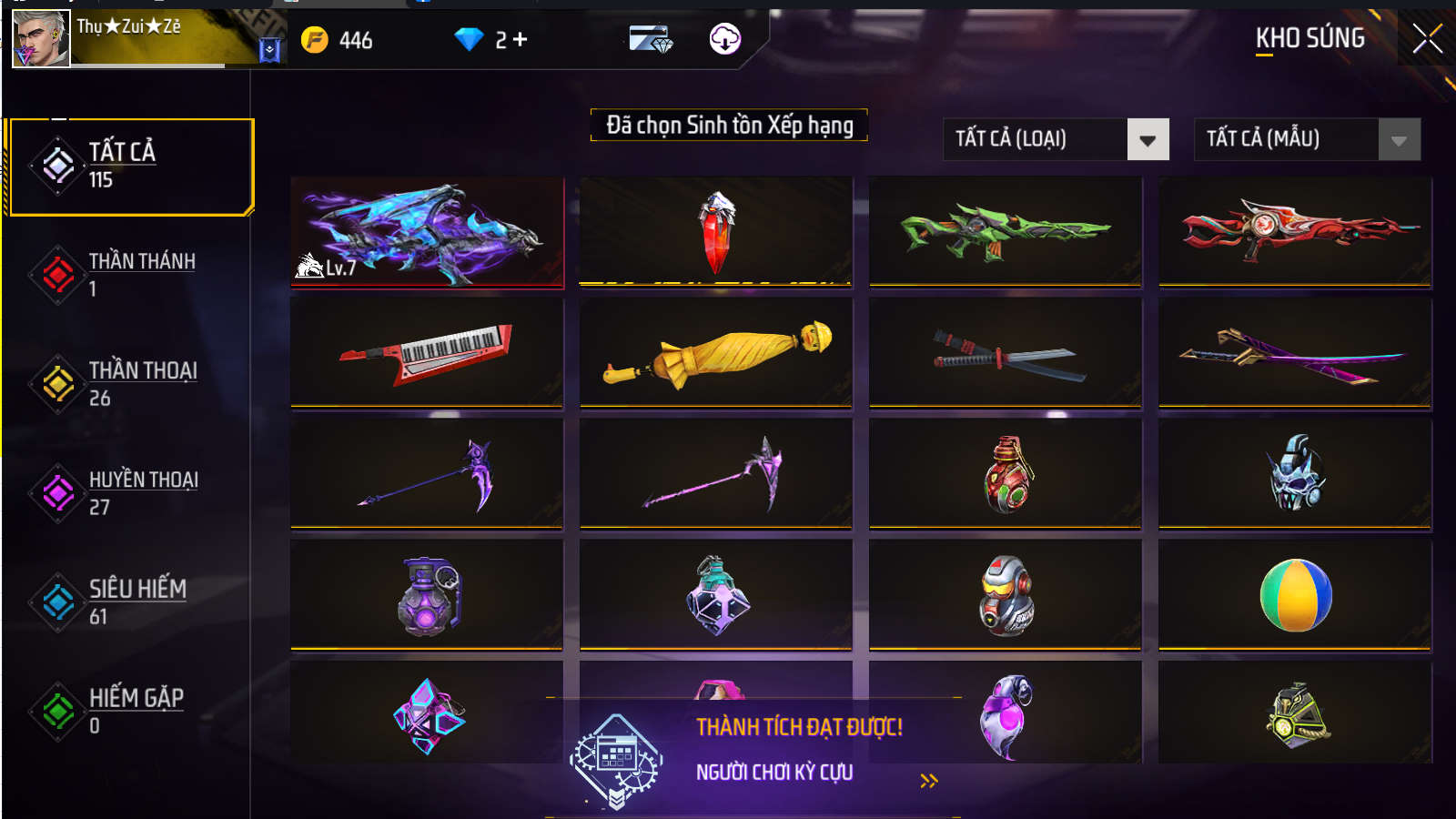Image resolution: width=1456 pixels, height=819 pixels.
Task: Click the Đã chọn Sinh tồn Xếp hạng banner
Action: tap(727, 126)
